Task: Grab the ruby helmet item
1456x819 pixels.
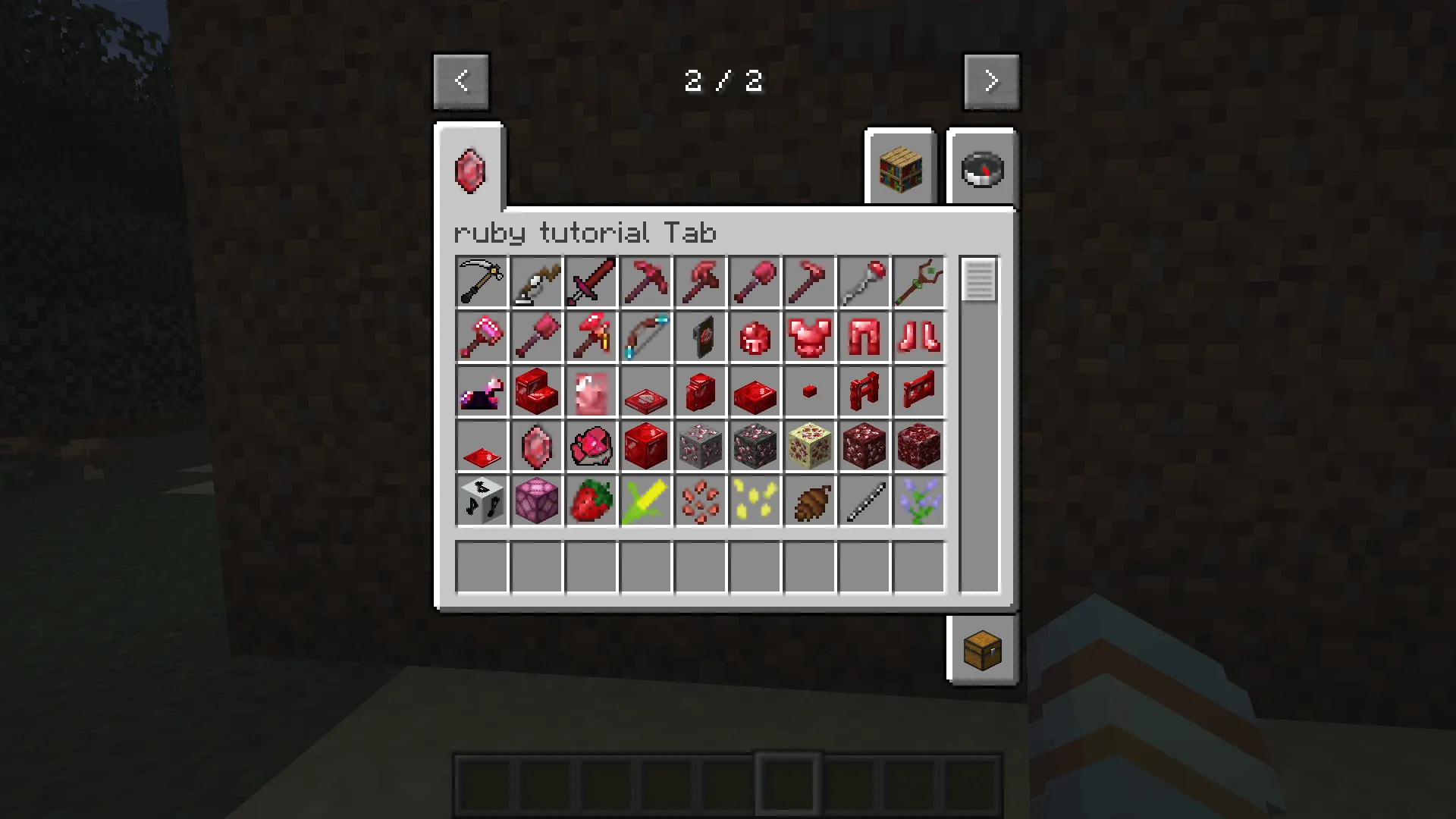Action: coord(755,337)
